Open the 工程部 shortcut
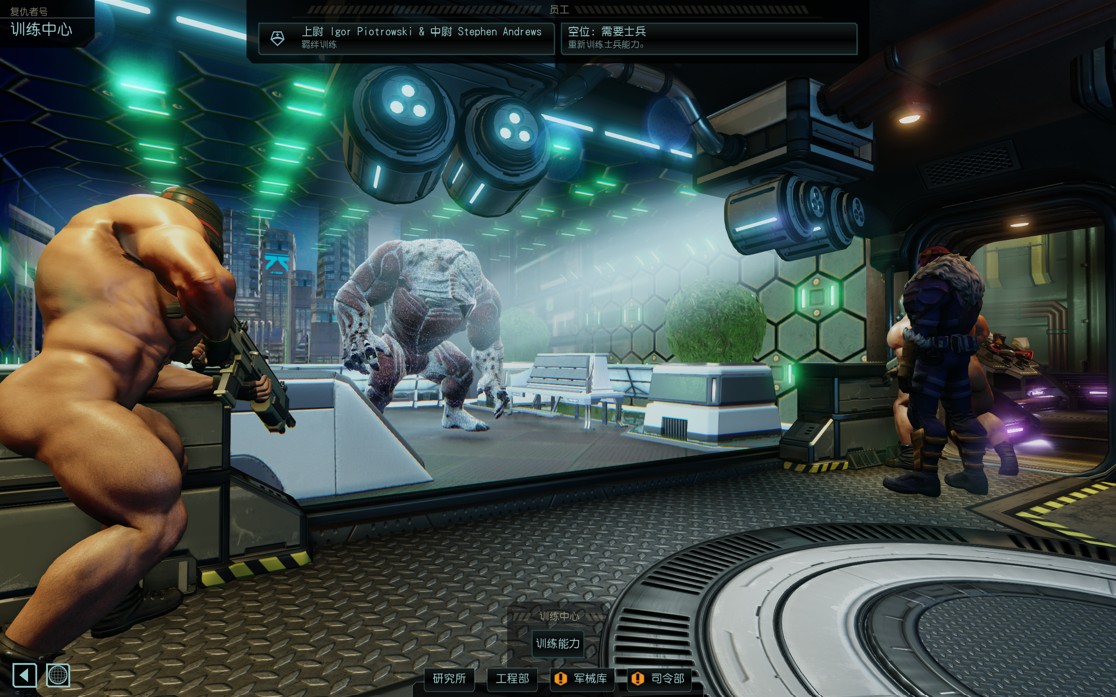 tap(512, 679)
